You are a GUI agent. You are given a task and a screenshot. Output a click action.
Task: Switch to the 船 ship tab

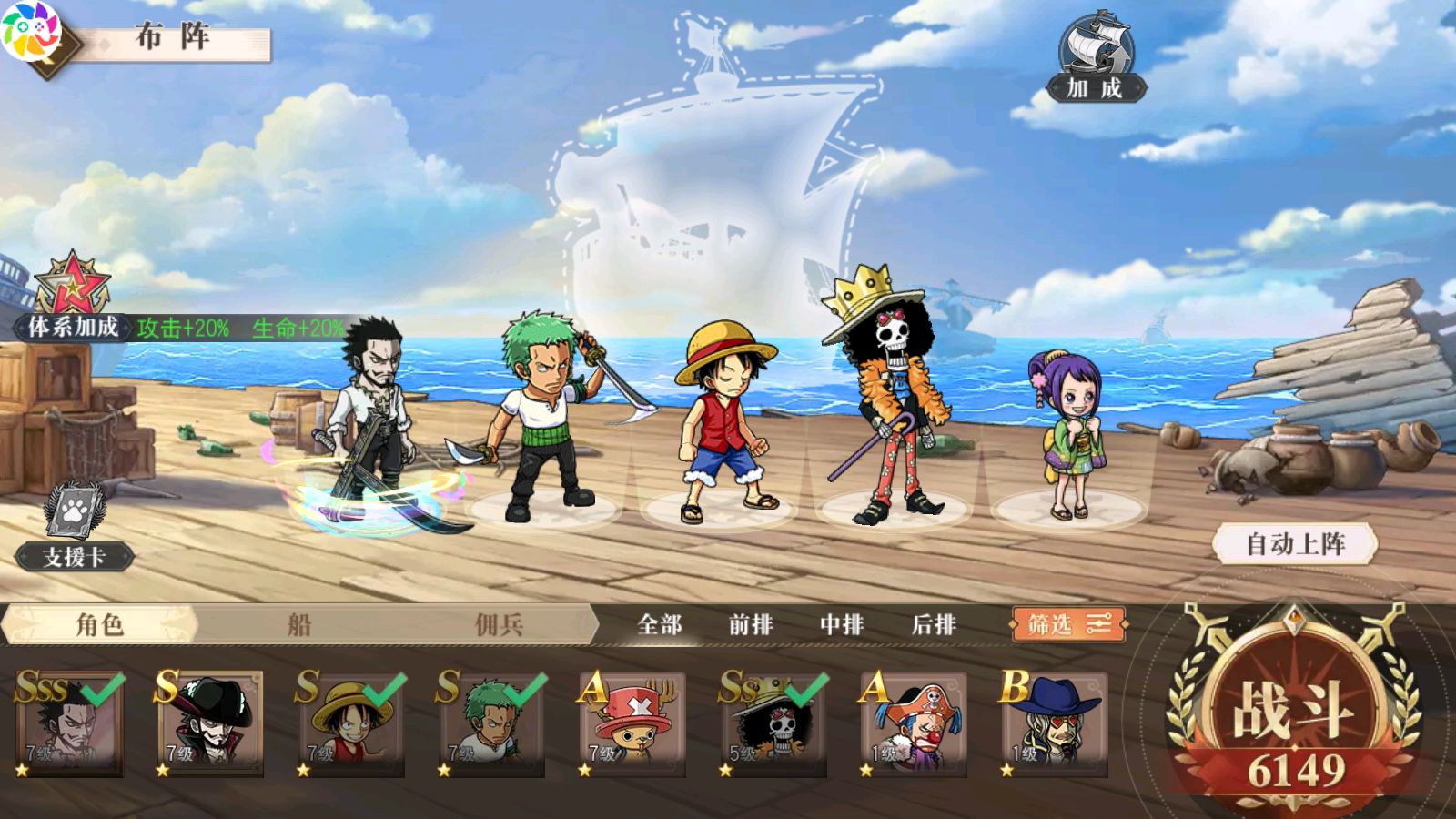(x=299, y=624)
